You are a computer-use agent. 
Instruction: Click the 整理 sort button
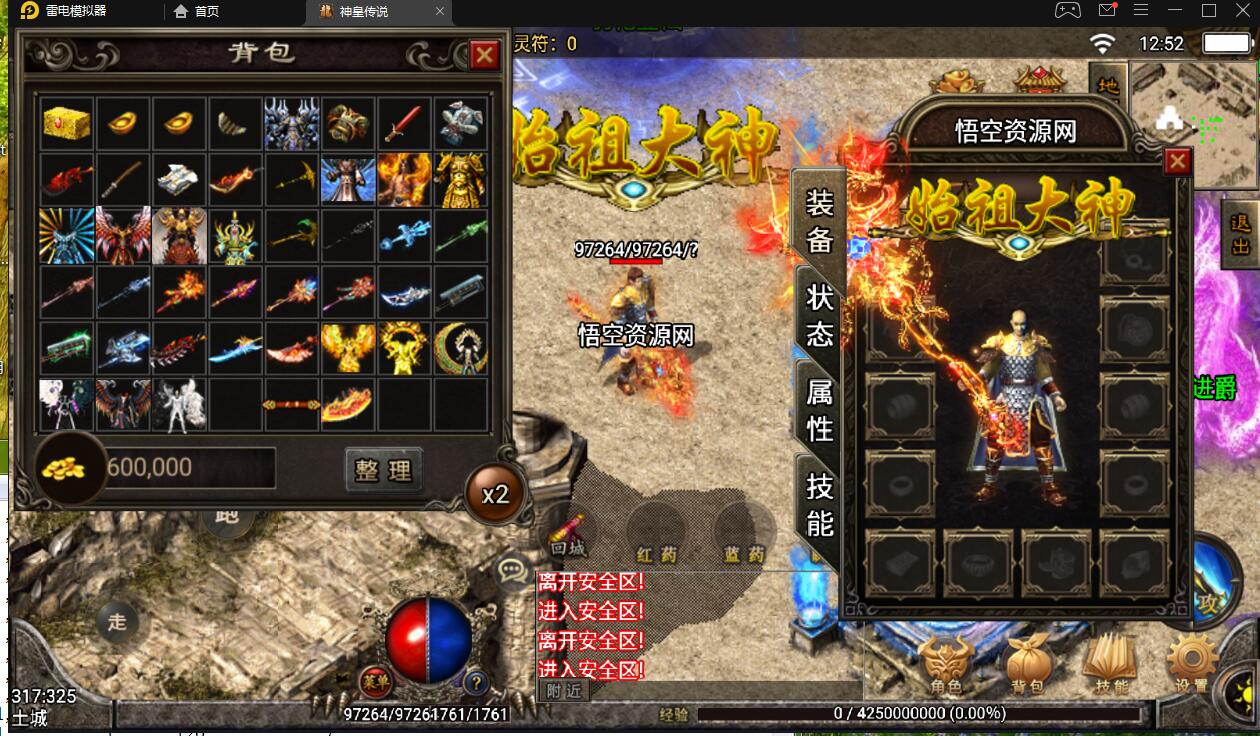383,469
